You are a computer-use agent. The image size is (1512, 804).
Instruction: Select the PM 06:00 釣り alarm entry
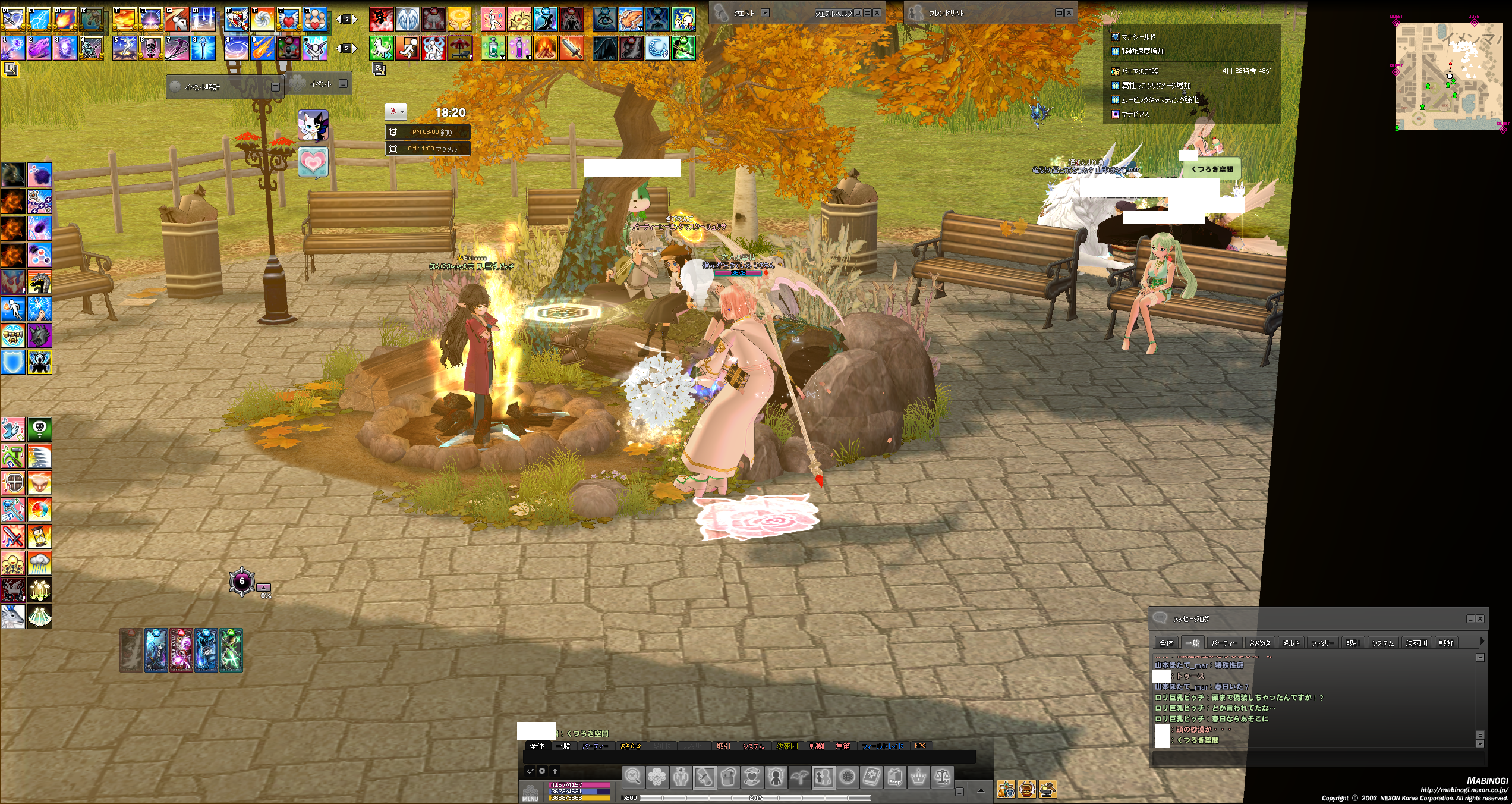pos(428,132)
